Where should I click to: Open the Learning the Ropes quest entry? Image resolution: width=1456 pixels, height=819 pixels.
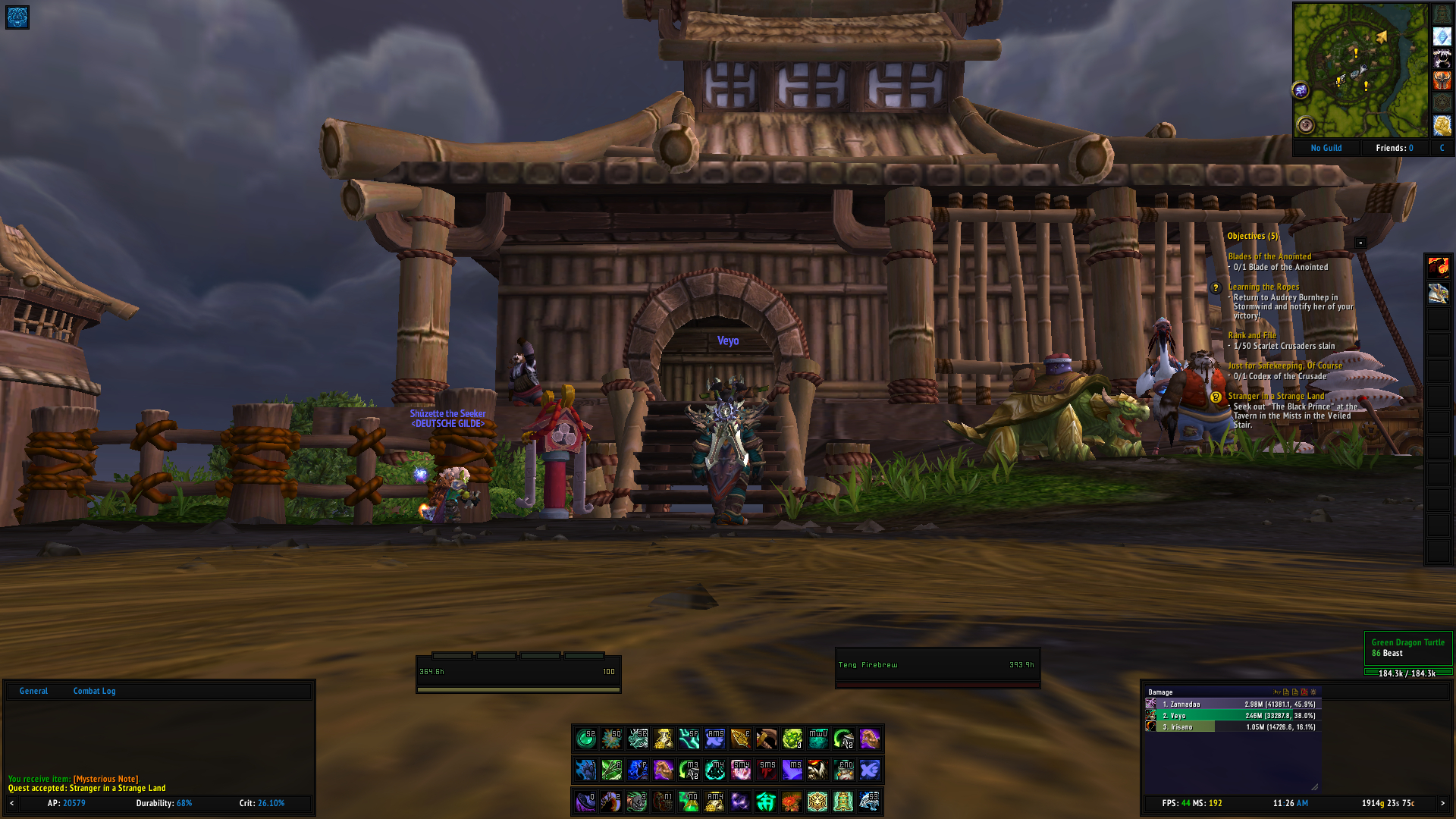coord(1263,287)
